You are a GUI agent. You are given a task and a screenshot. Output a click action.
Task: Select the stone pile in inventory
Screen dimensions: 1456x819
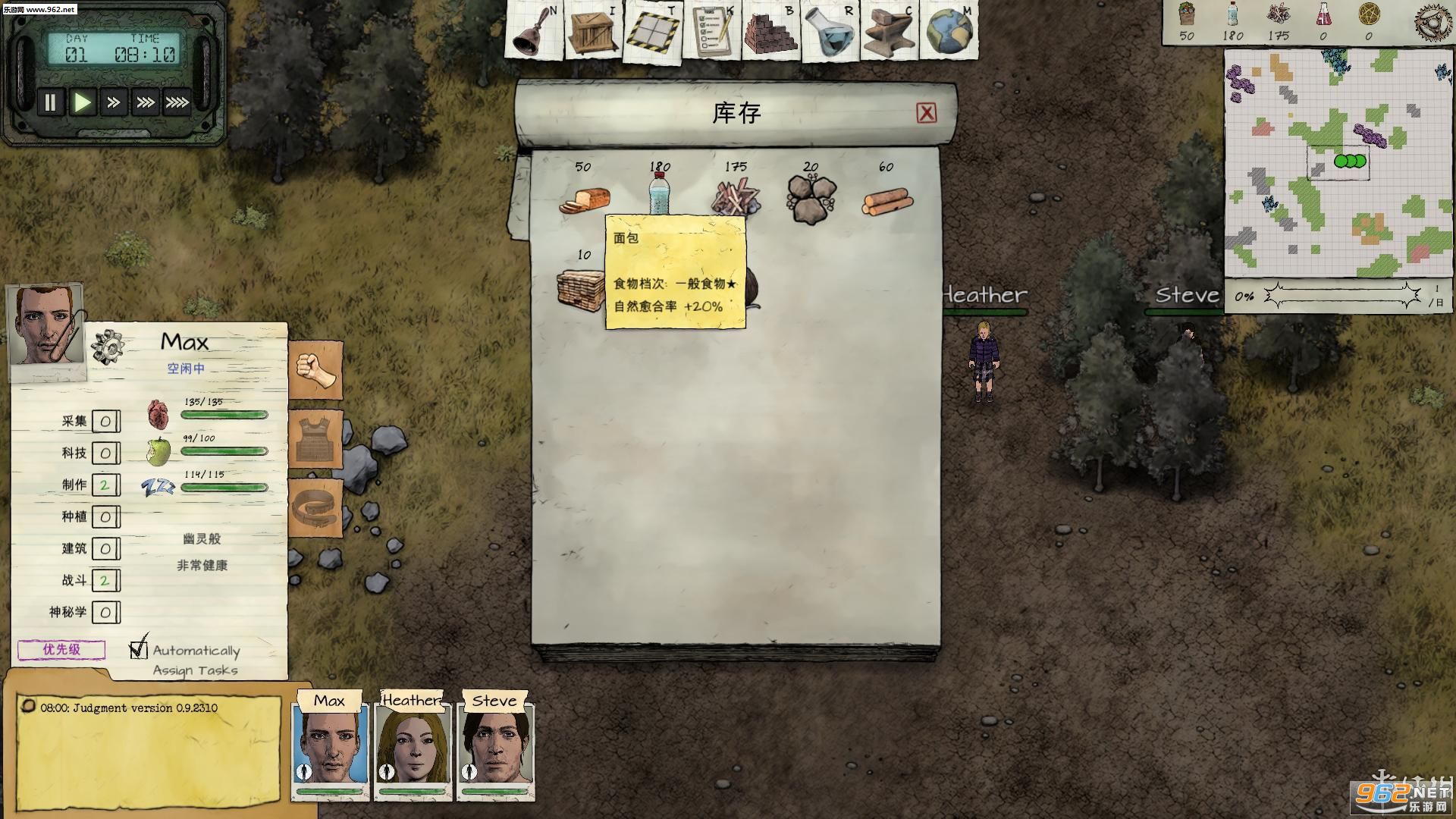[x=810, y=199]
